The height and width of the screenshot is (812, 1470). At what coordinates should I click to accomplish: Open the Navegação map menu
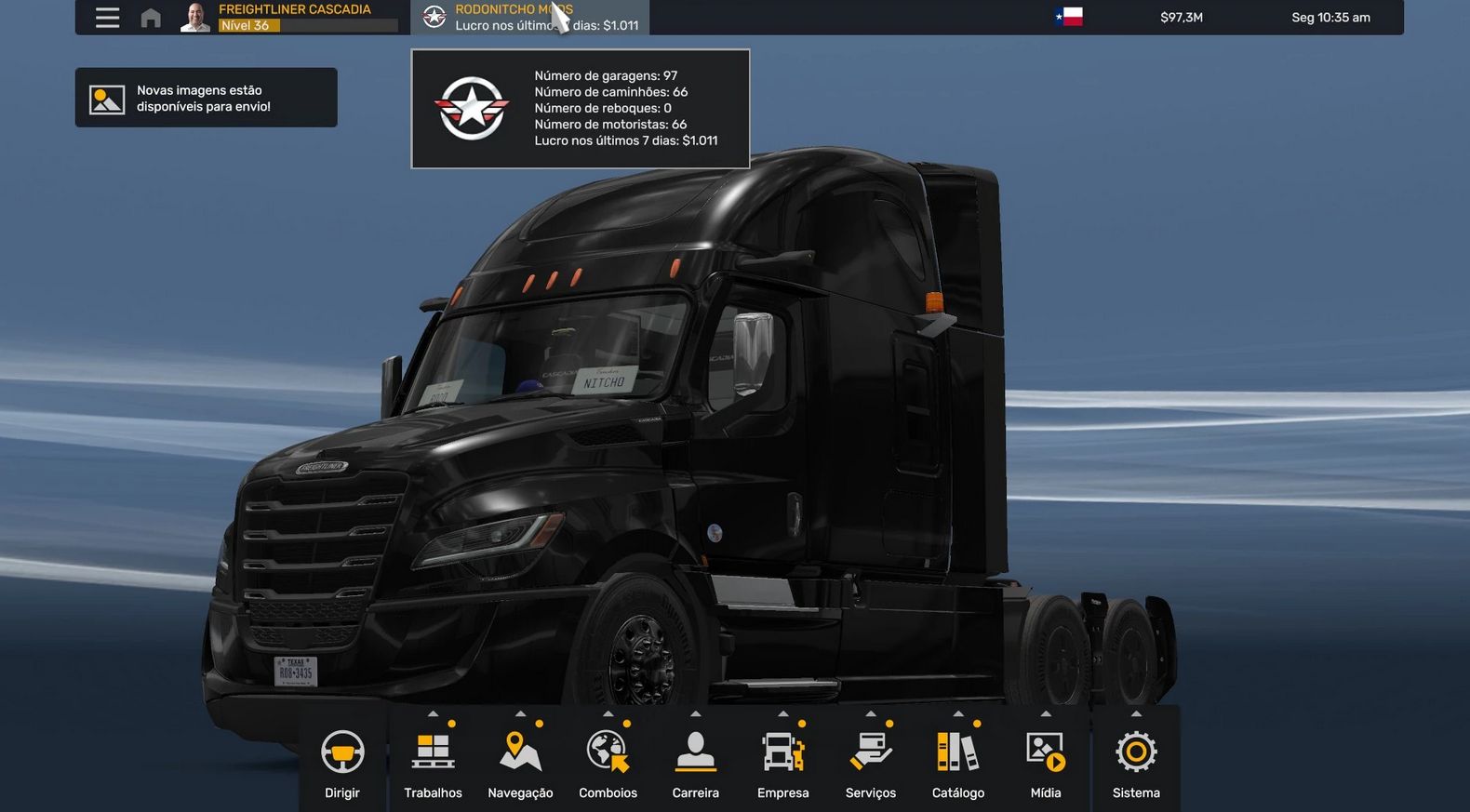point(520,762)
